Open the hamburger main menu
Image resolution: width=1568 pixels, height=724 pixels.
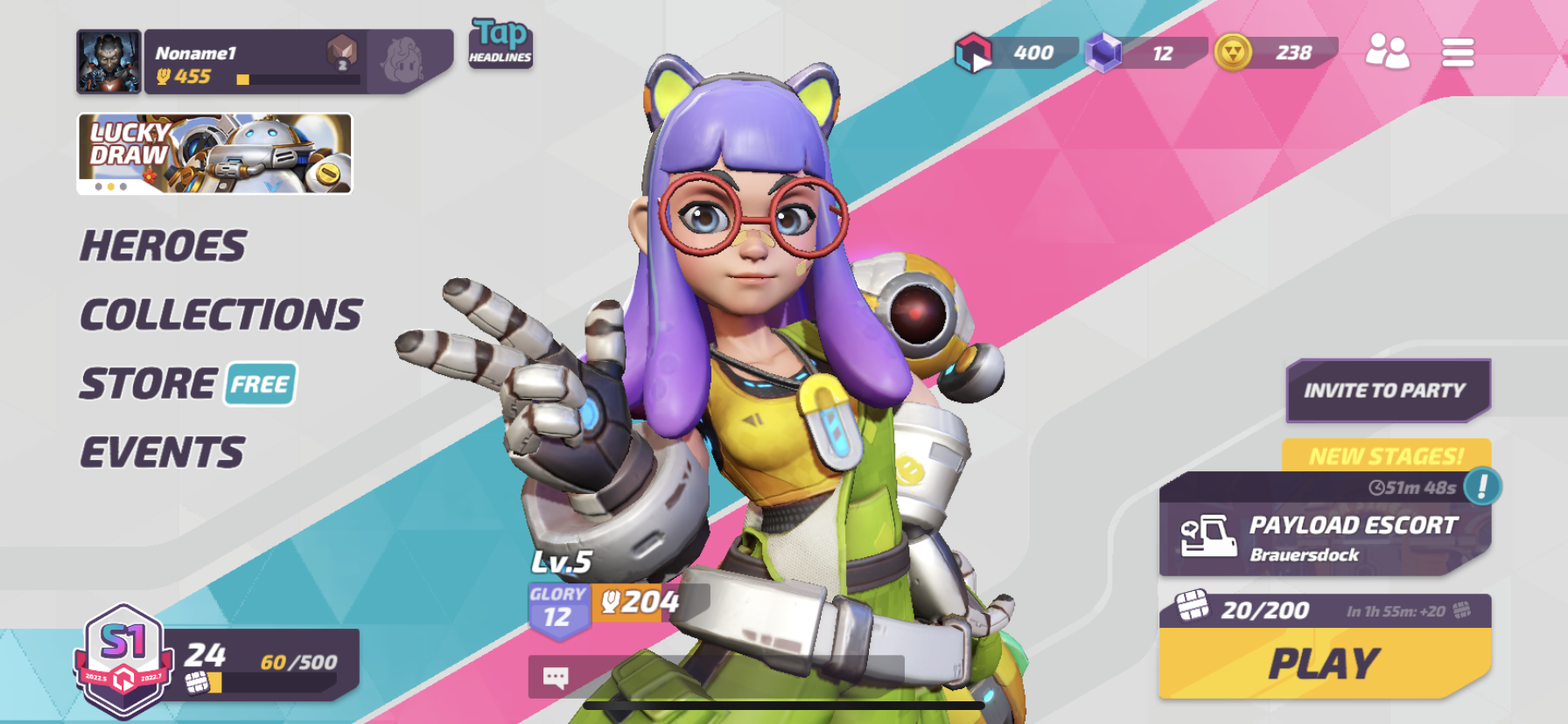point(1458,52)
